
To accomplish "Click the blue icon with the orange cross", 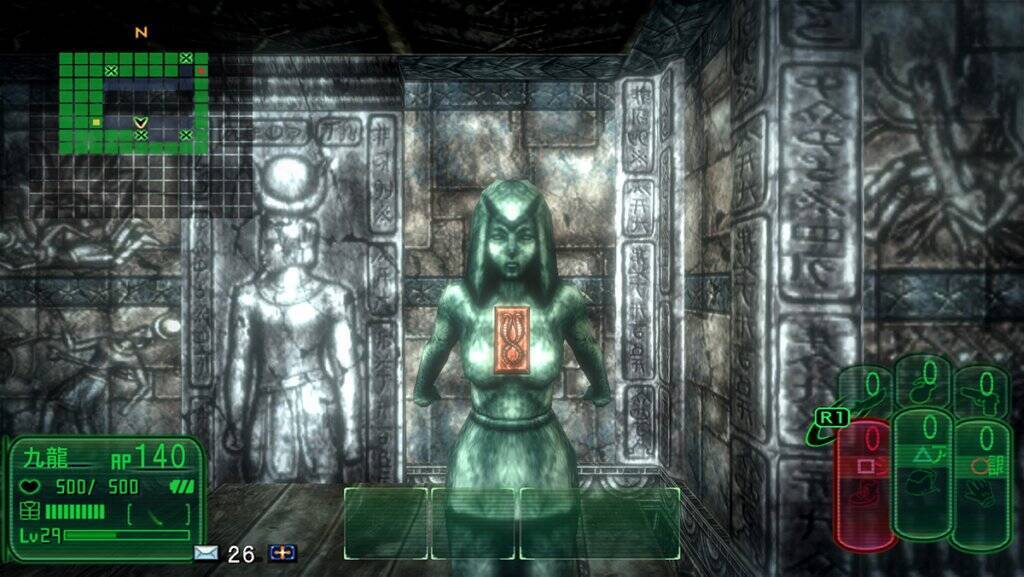I will pos(283,553).
